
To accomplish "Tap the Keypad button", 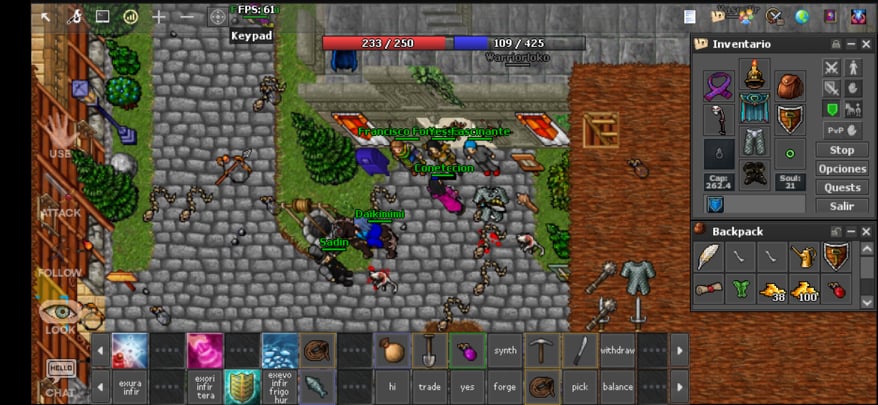I will pyautogui.click(x=251, y=36).
